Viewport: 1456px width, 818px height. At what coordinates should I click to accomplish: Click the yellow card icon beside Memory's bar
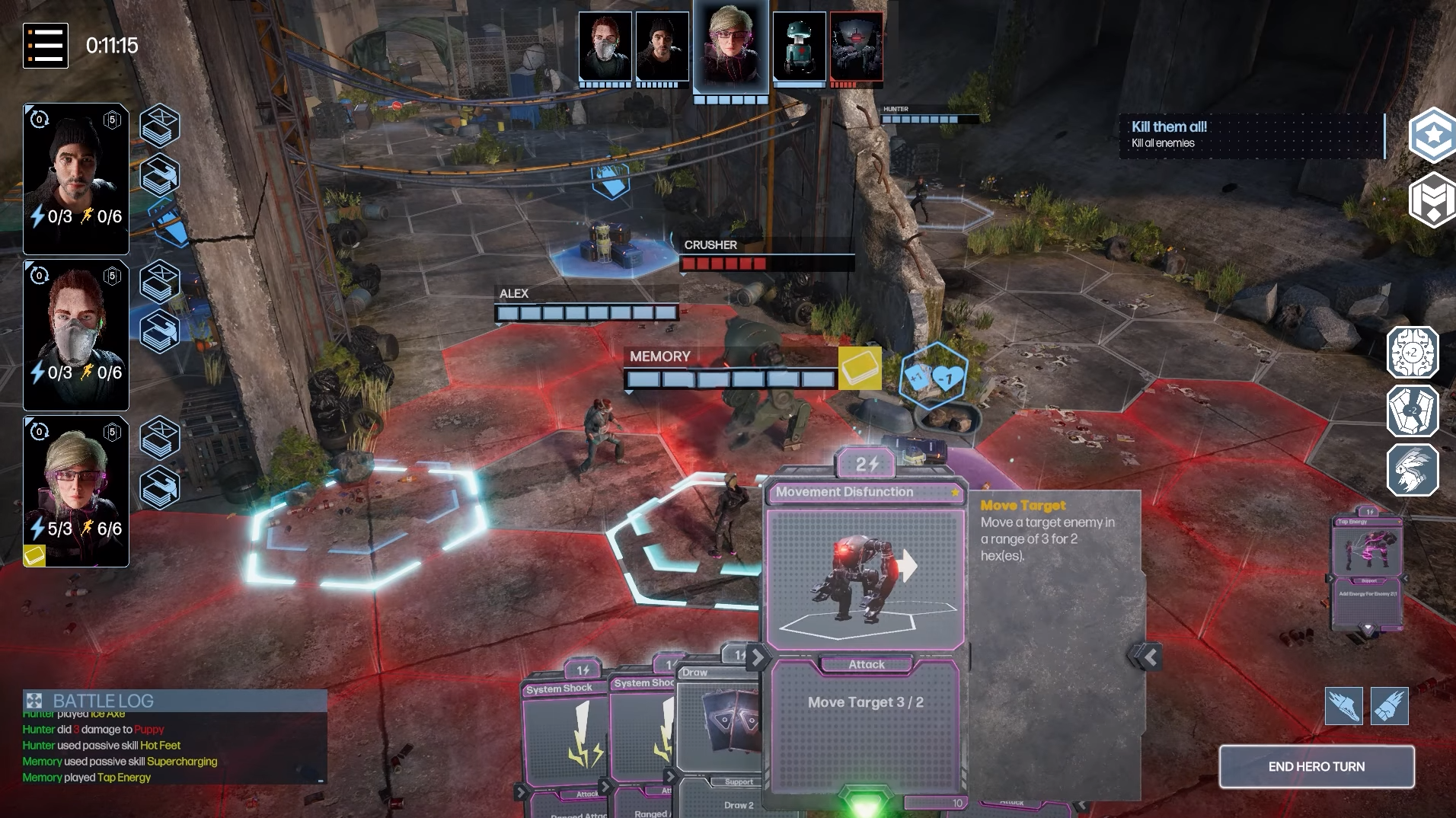[860, 369]
